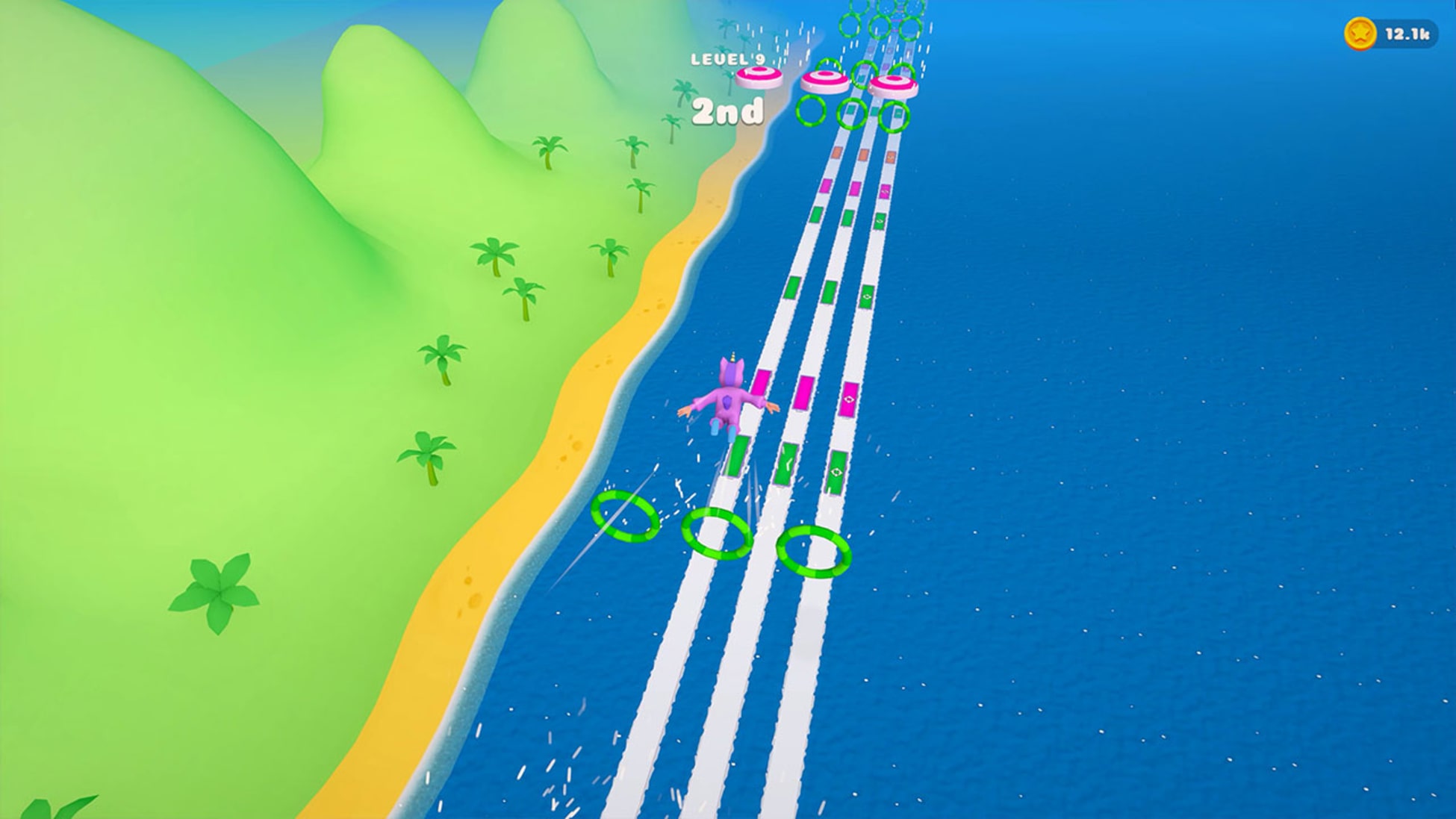Open the trio of rings behind the targets

[x=851, y=112]
